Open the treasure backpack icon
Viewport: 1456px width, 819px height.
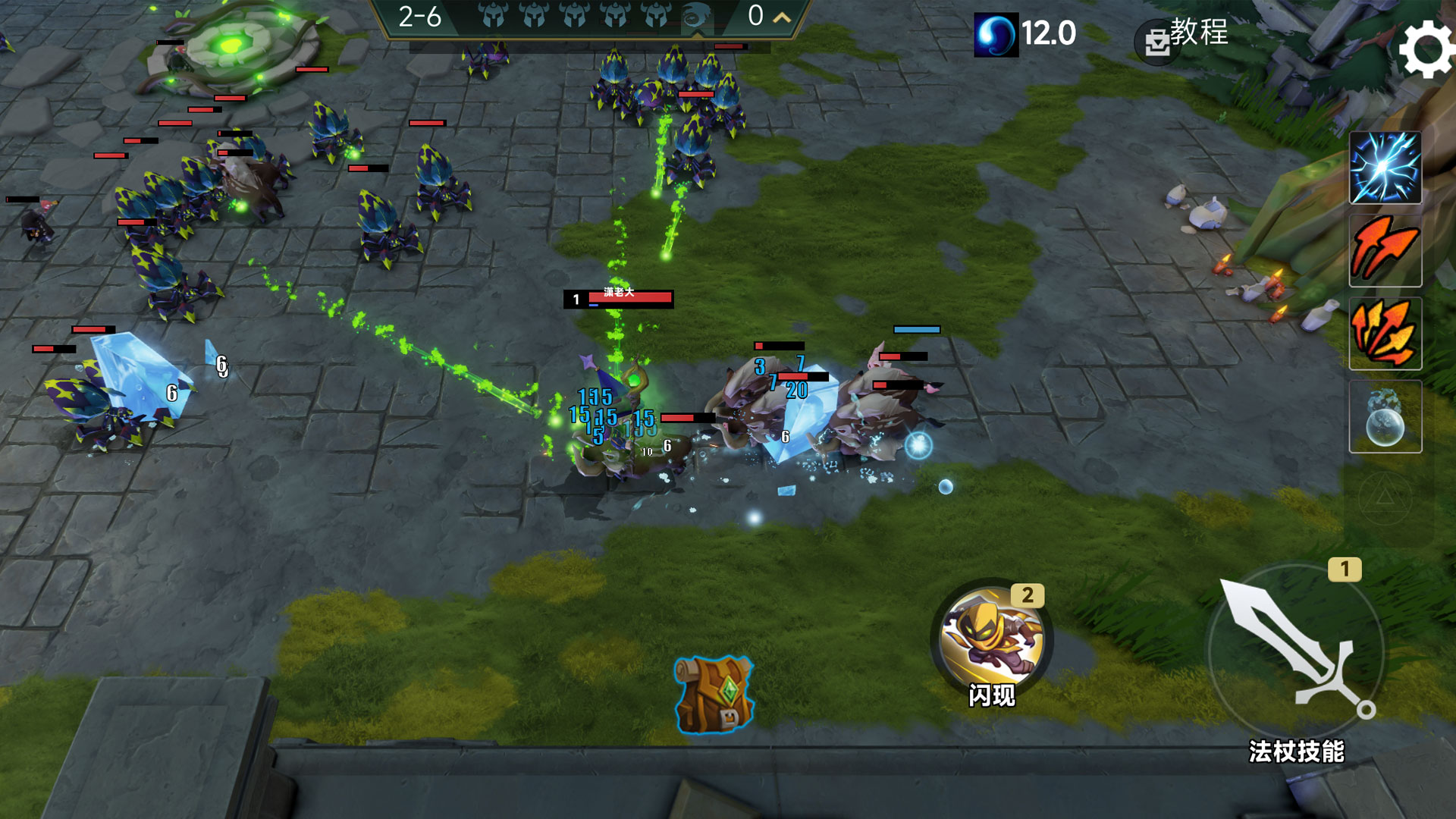click(x=714, y=695)
